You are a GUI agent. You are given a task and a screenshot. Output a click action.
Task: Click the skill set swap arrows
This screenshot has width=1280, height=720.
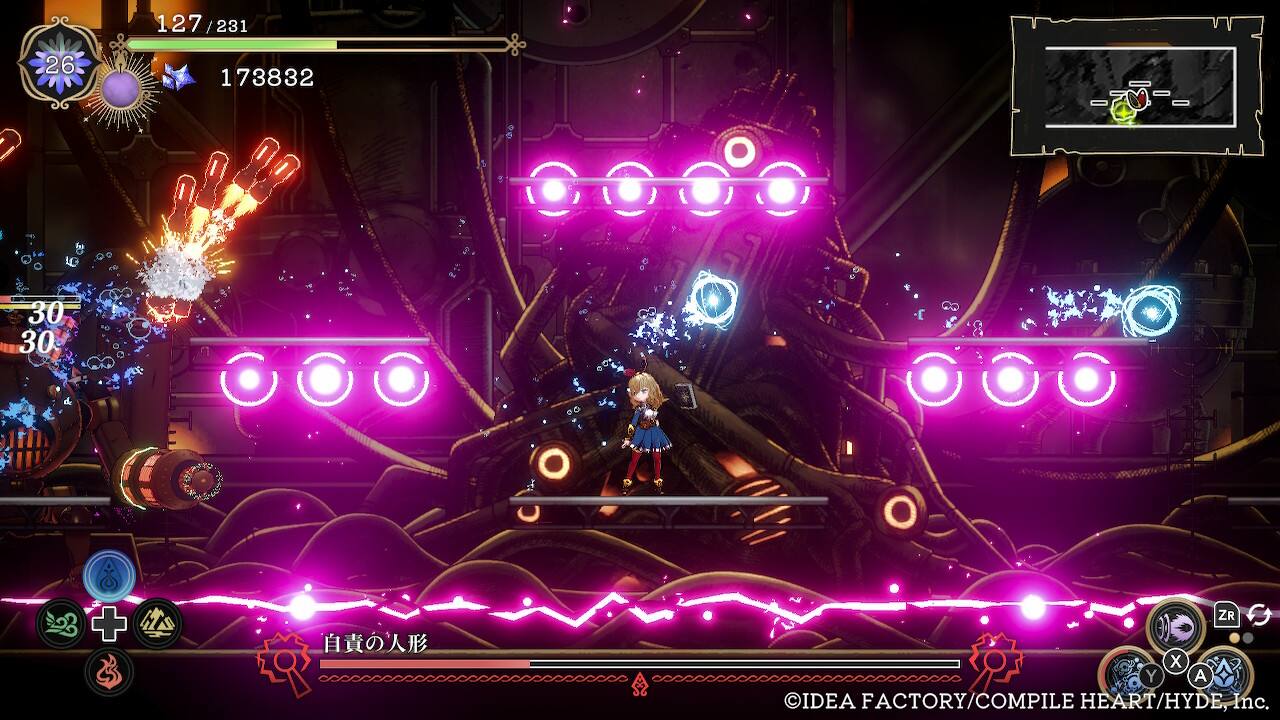click(1259, 615)
